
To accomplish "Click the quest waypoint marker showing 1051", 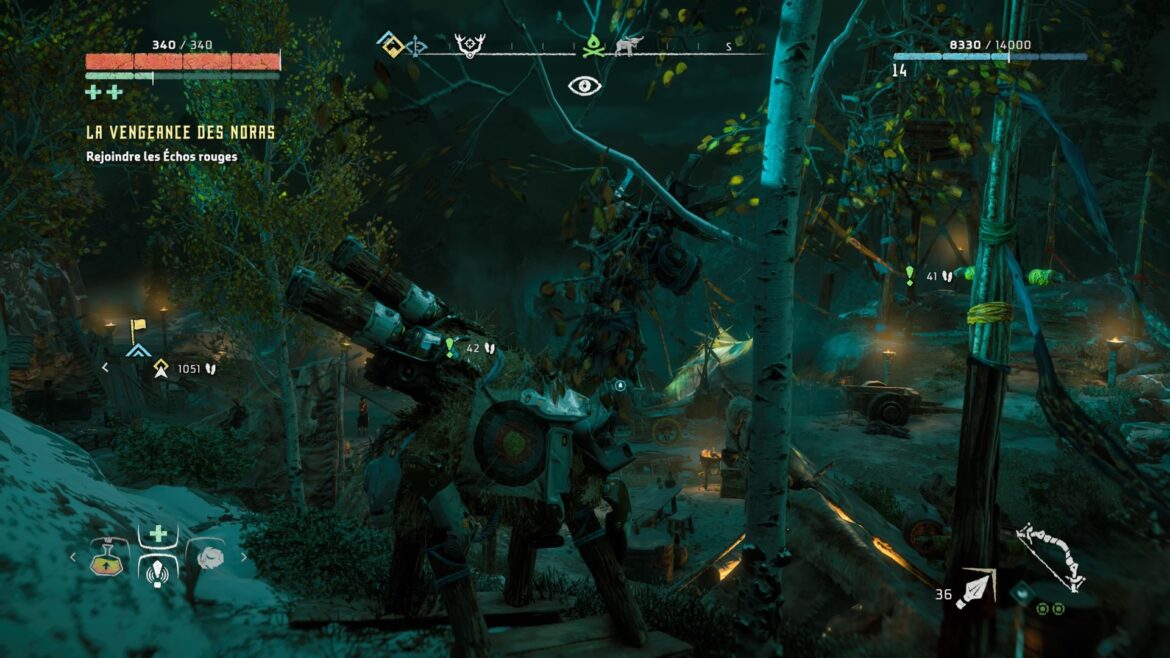I will coord(159,369).
